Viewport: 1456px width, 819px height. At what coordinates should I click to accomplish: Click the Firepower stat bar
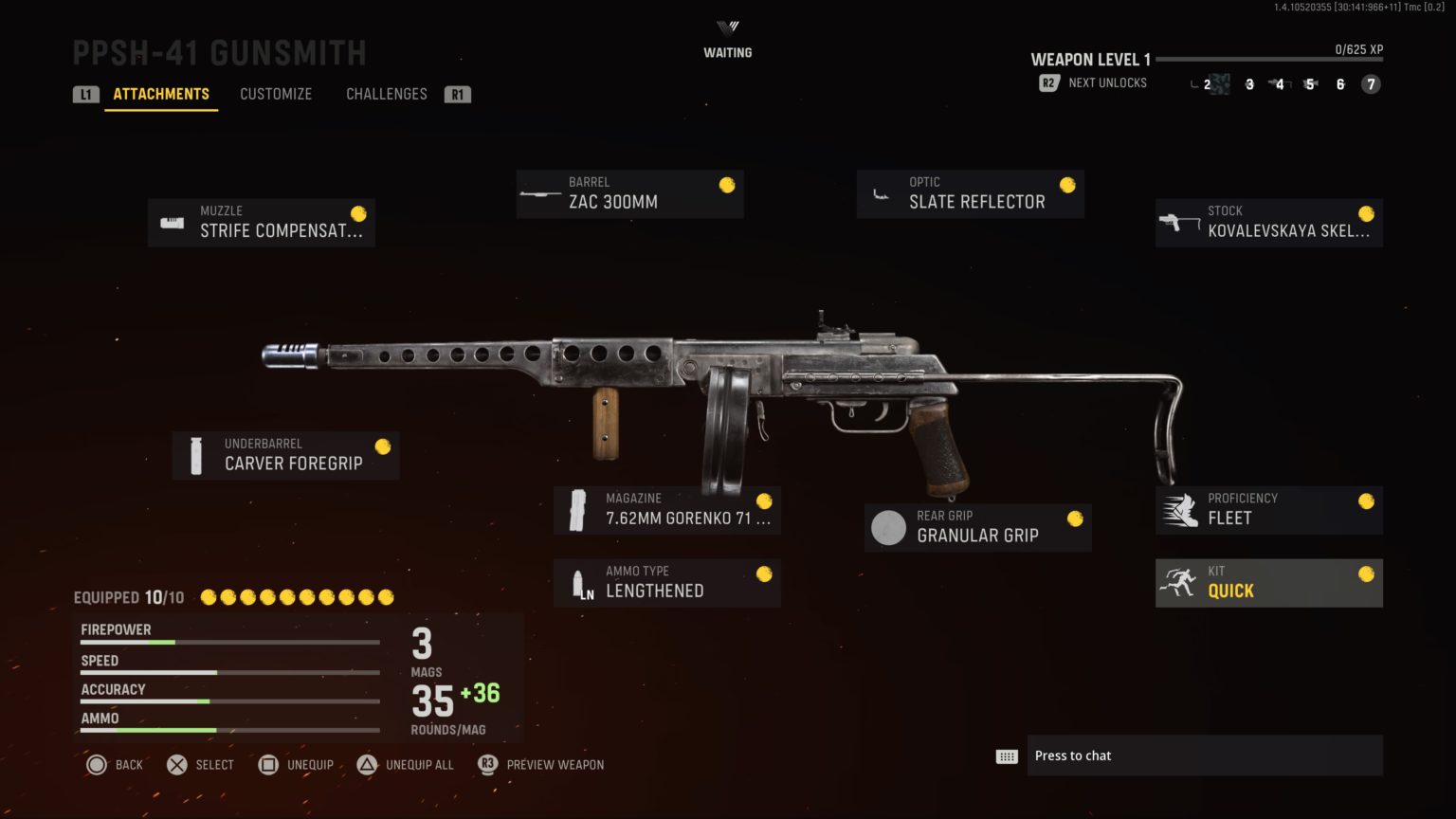pyautogui.click(x=228, y=642)
